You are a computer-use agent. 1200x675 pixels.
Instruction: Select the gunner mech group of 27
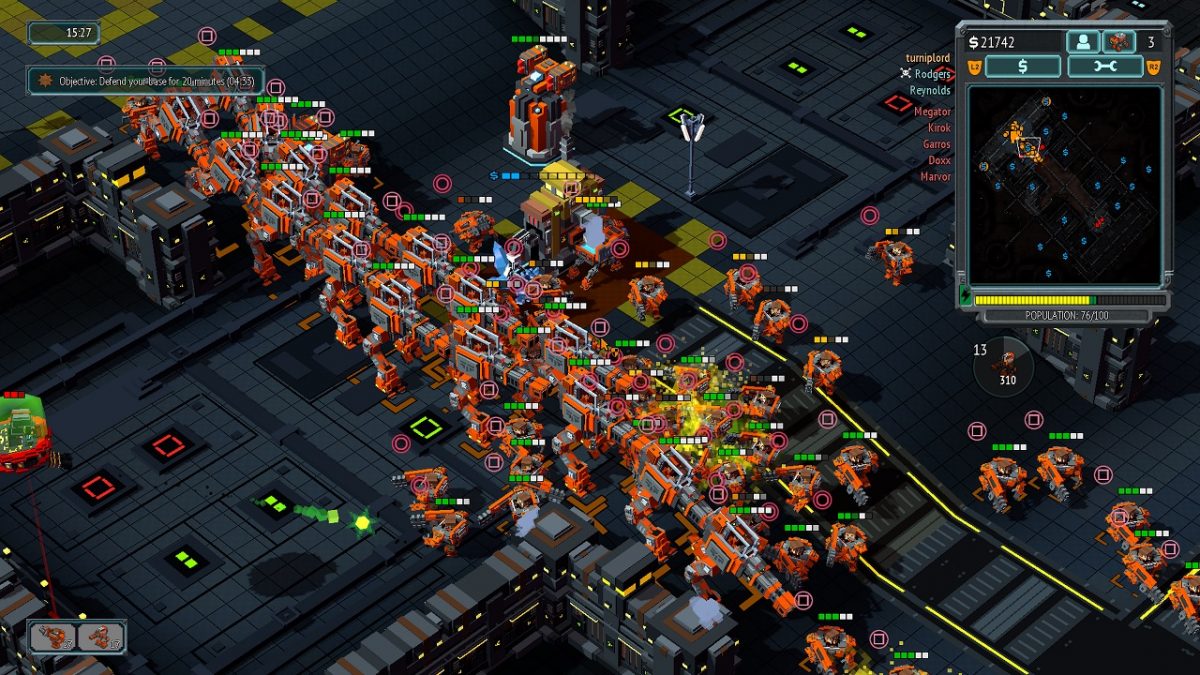(53, 636)
